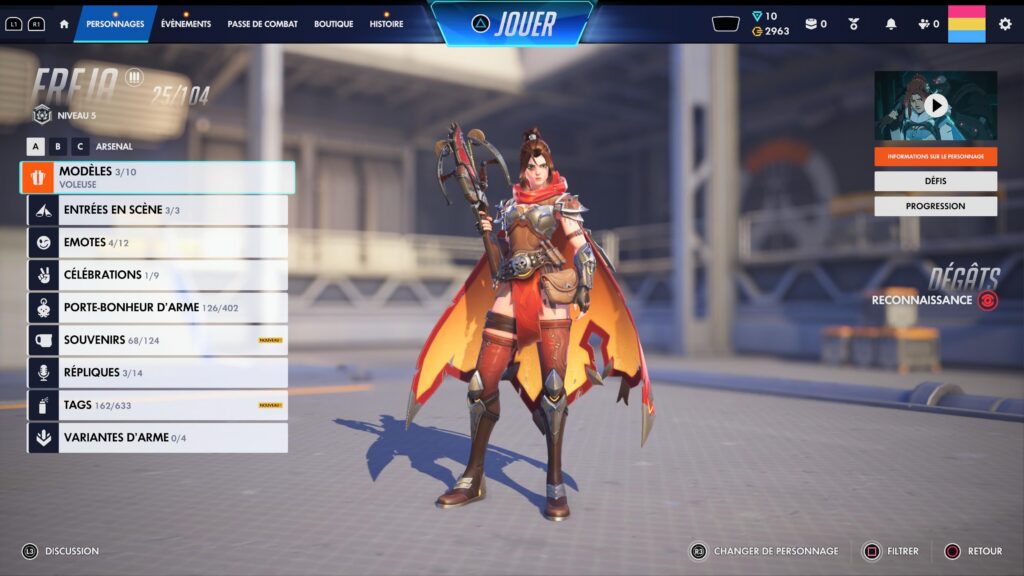
Task: Go to the Boutique tab
Action: (333, 24)
